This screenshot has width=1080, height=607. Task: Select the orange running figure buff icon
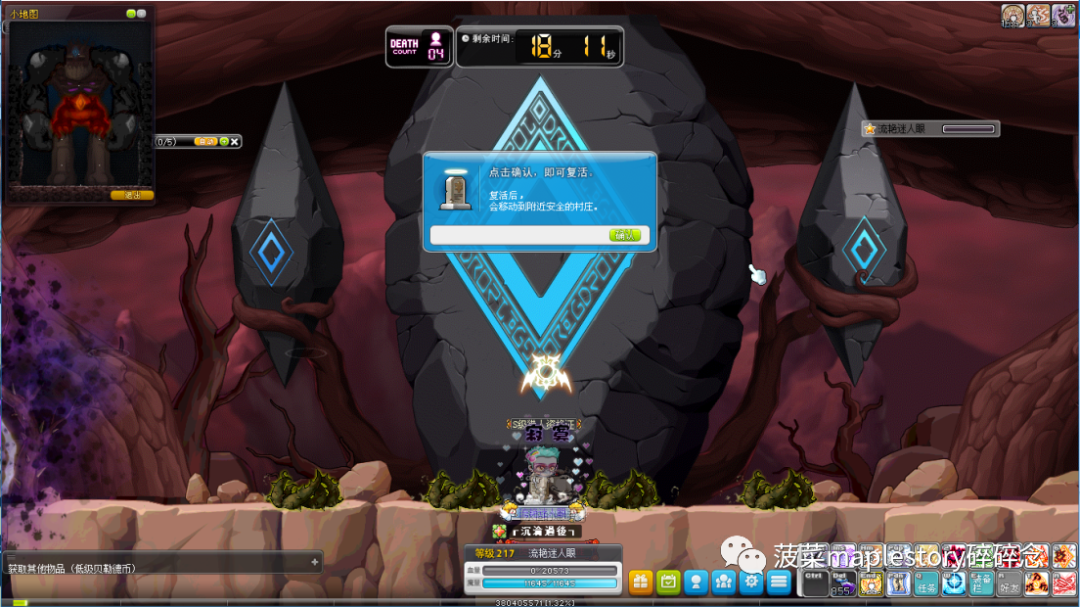[x=1038, y=15]
